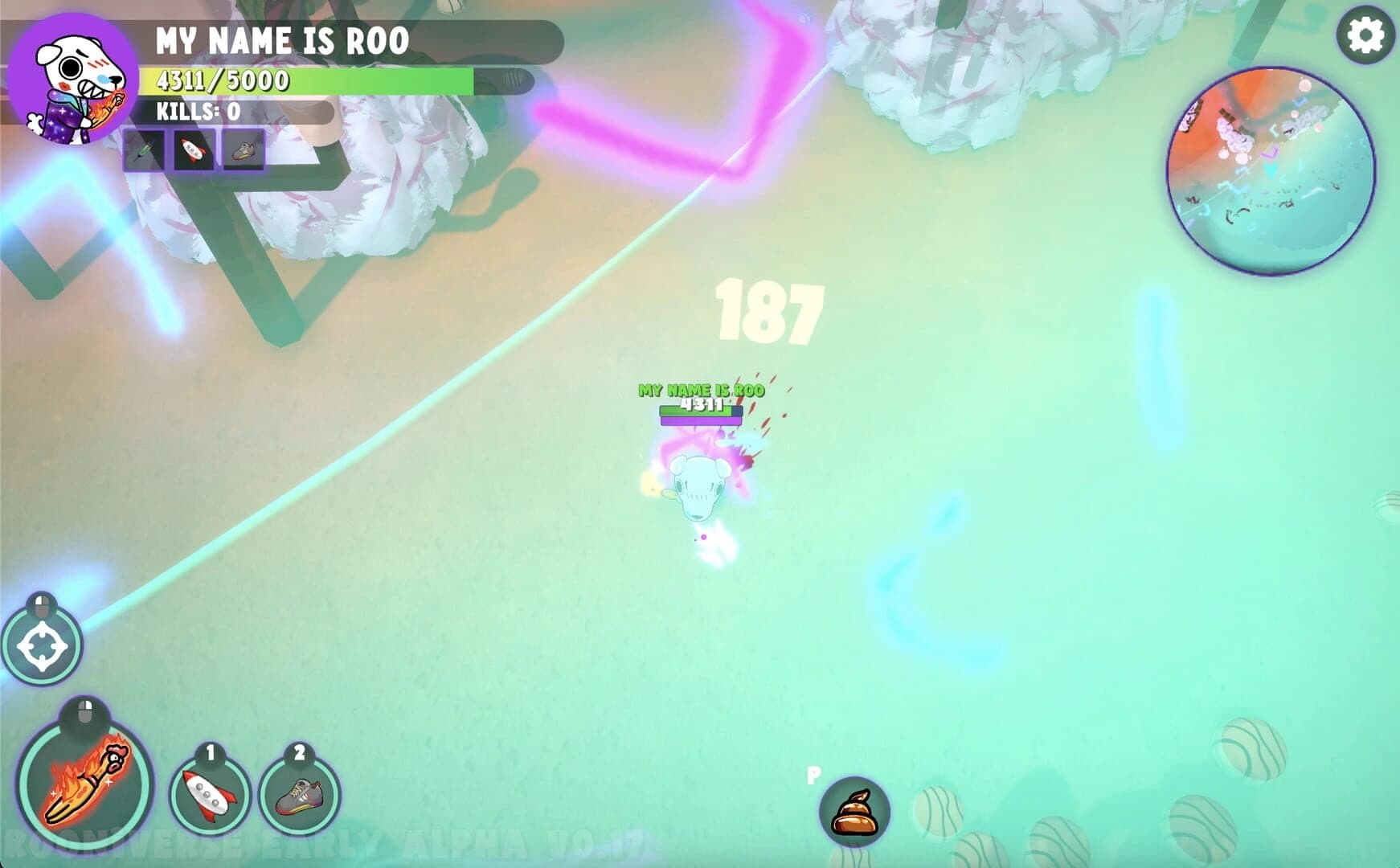1400x868 pixels.
Task: Click the player's floating name tag
Action: 701,388
